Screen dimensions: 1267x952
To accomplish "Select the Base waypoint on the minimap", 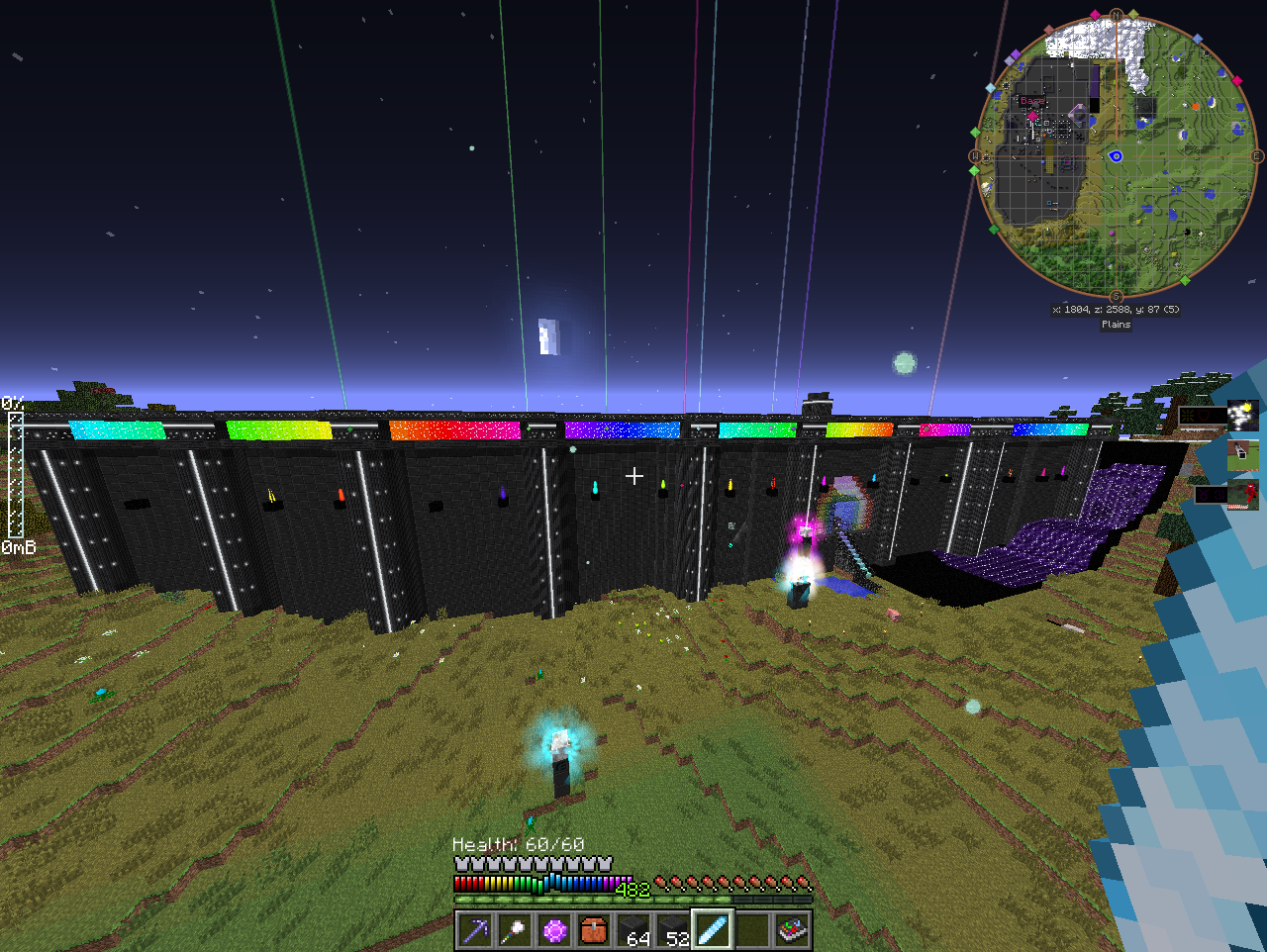I will tap(1031, 101).
